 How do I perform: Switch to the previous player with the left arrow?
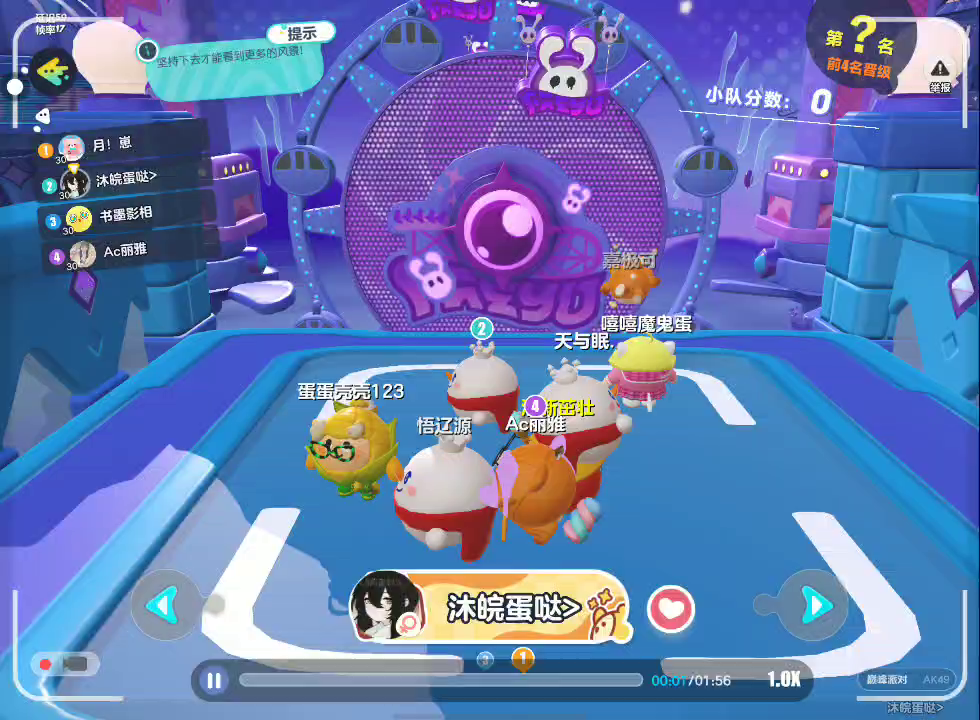click(x=163, y=604)
